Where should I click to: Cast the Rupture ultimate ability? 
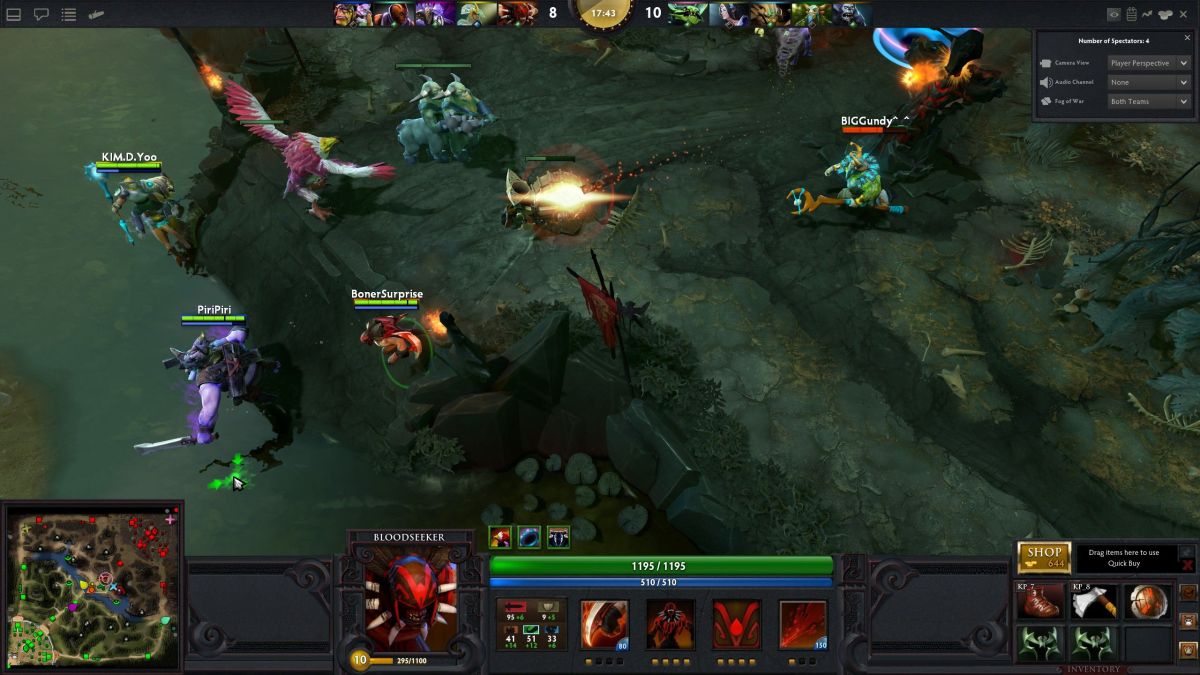pyautogui.click(x=803, y=624)
